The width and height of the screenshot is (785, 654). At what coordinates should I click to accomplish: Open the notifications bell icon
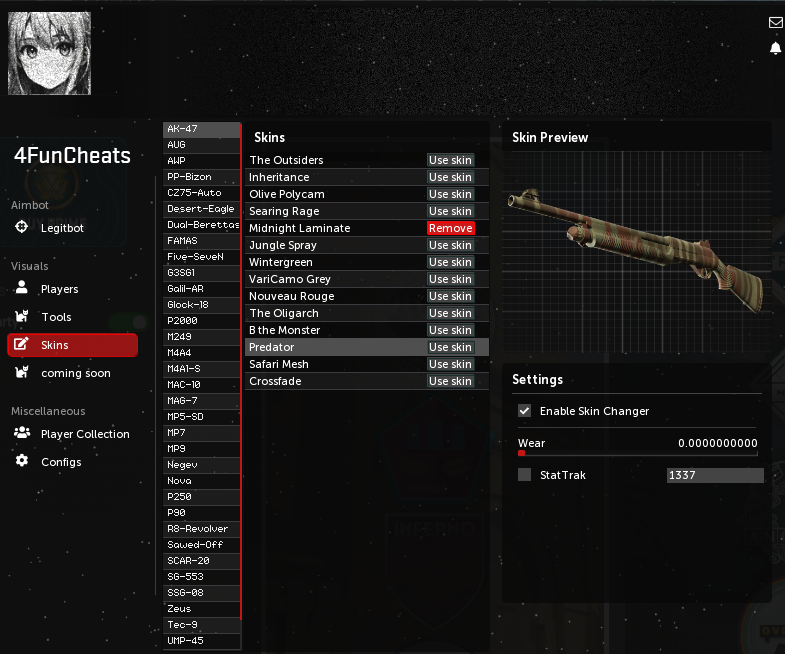tap(775, 48)
